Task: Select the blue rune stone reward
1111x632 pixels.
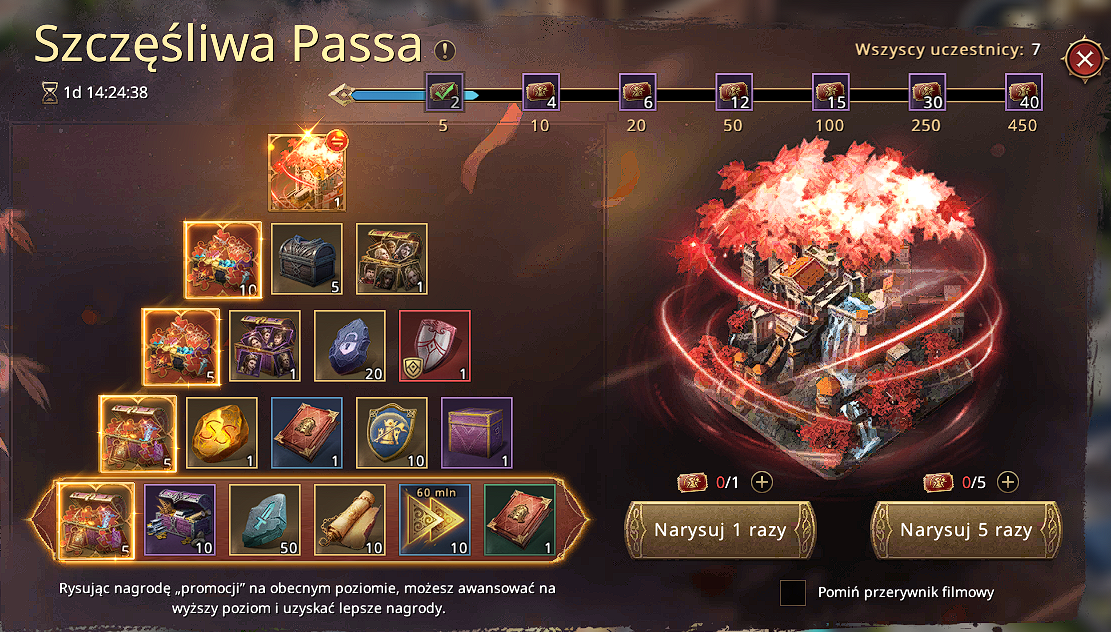Action: pos(264,518)
